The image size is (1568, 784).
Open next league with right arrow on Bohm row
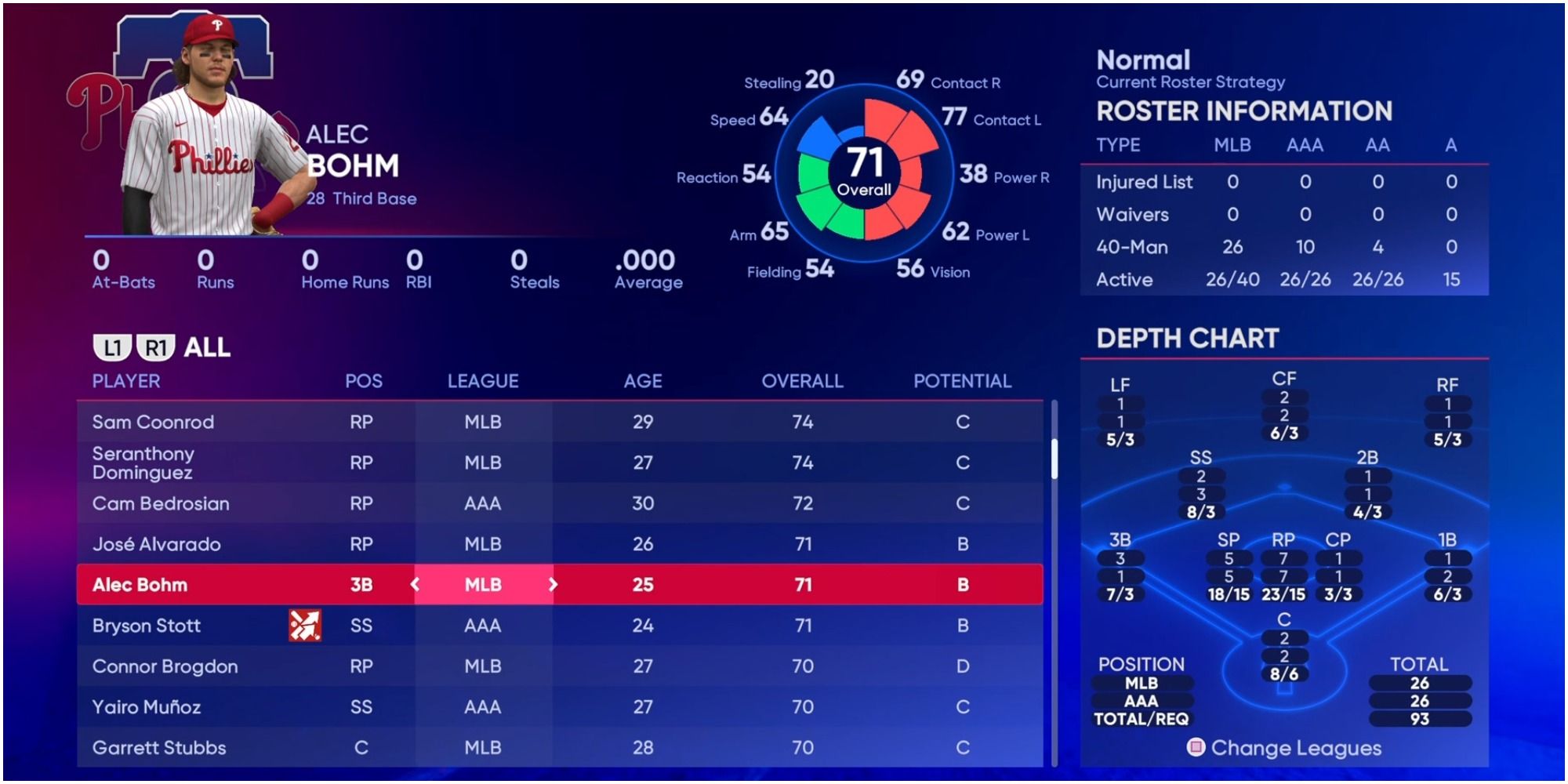[x=554, y=584]
